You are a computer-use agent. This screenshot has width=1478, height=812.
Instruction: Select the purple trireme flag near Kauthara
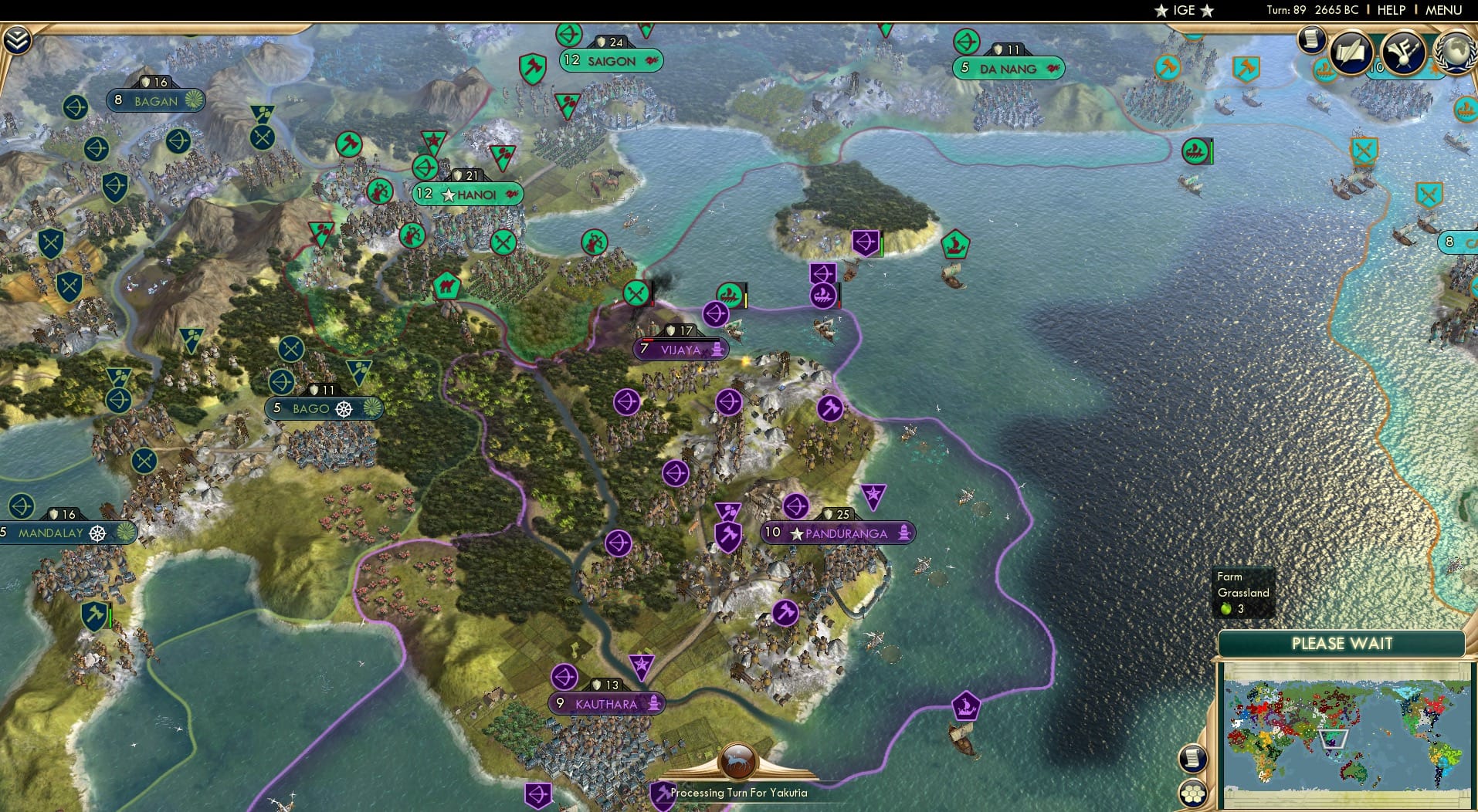967,705
